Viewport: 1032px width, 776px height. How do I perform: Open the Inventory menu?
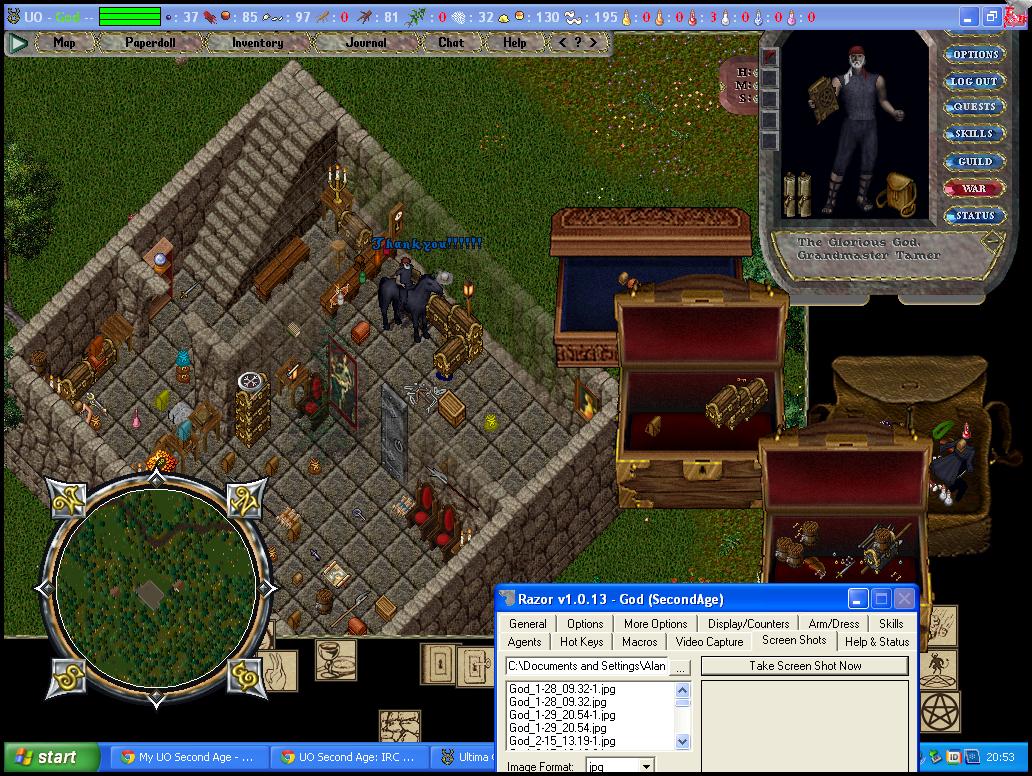tap(257, 43)
